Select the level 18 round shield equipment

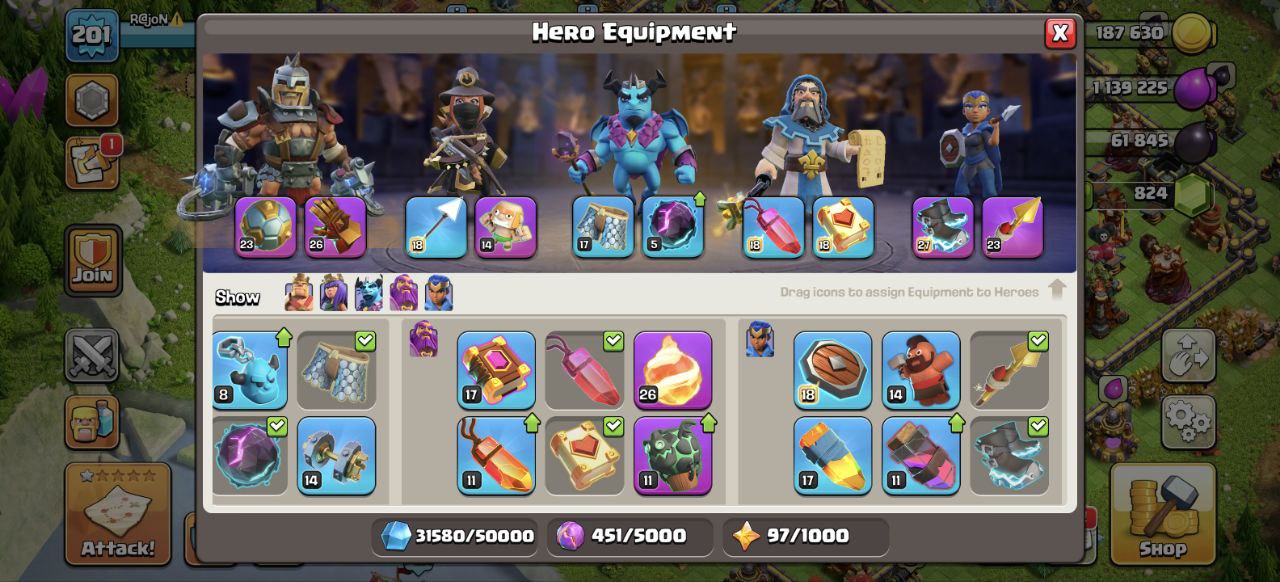[x=833, y=370]
